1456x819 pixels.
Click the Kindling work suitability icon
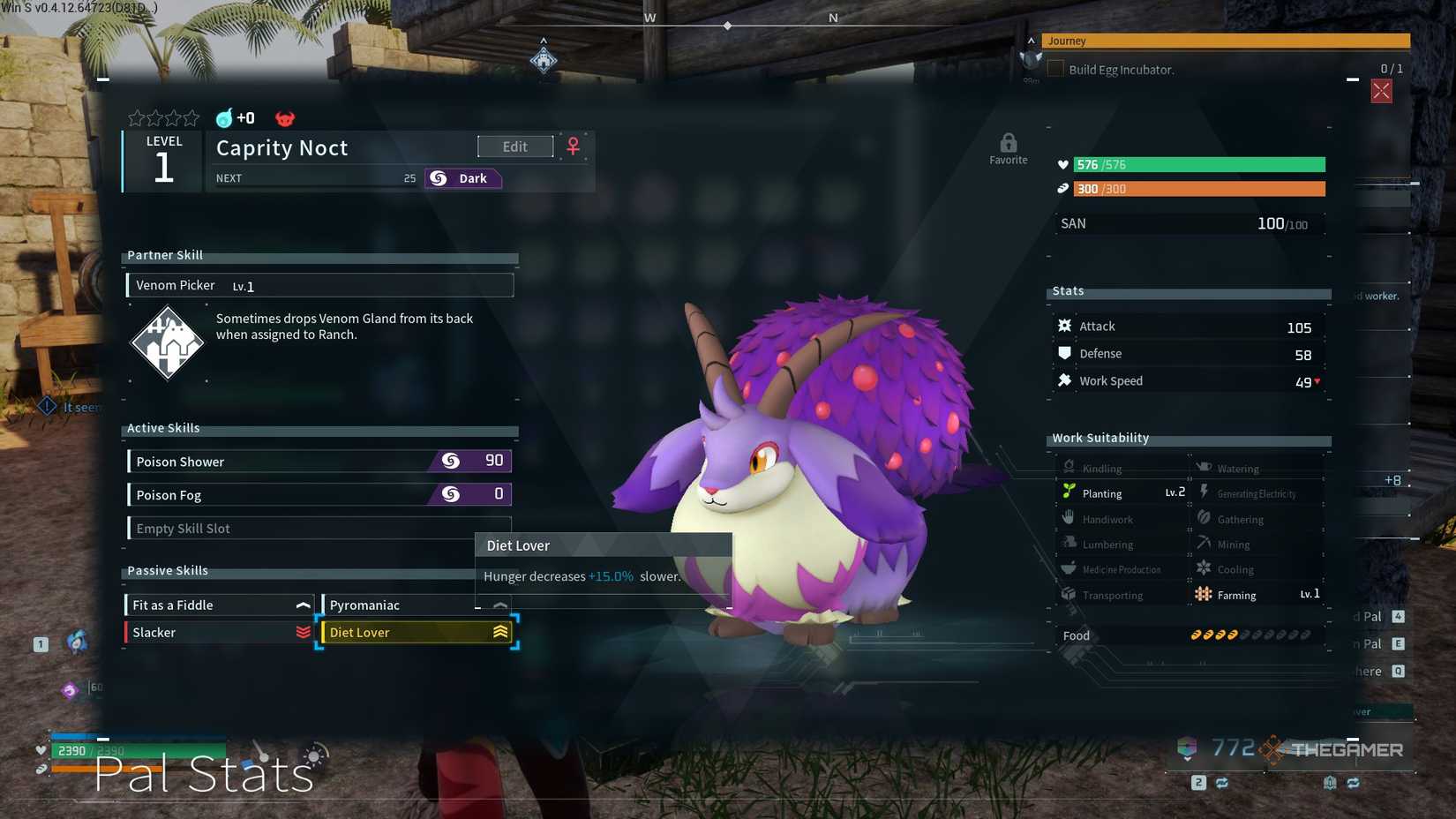click(1069, 467)
